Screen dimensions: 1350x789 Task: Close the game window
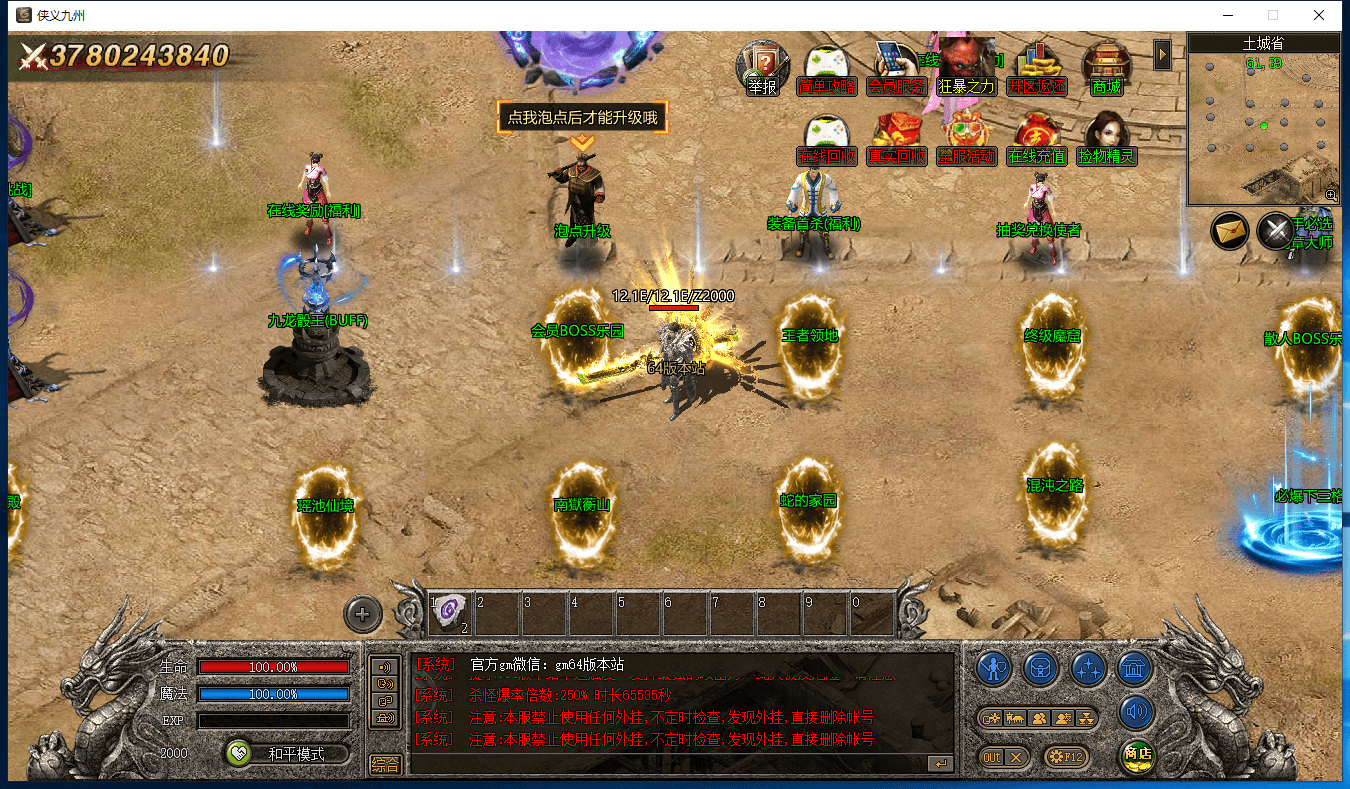pos(1319,15)
